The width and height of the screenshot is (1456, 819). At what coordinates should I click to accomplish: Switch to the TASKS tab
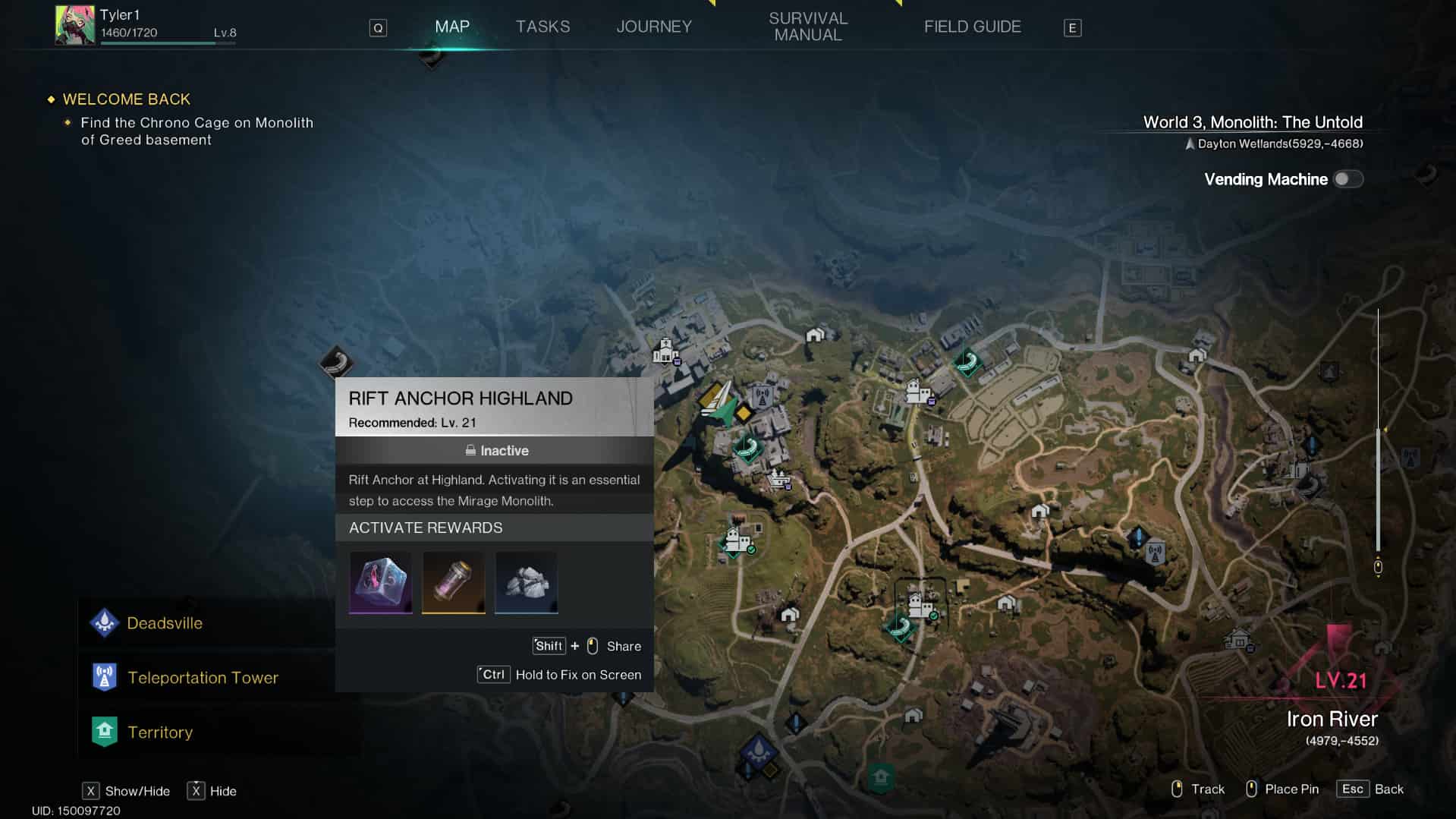pyautogui.click(x=542, y=26)
